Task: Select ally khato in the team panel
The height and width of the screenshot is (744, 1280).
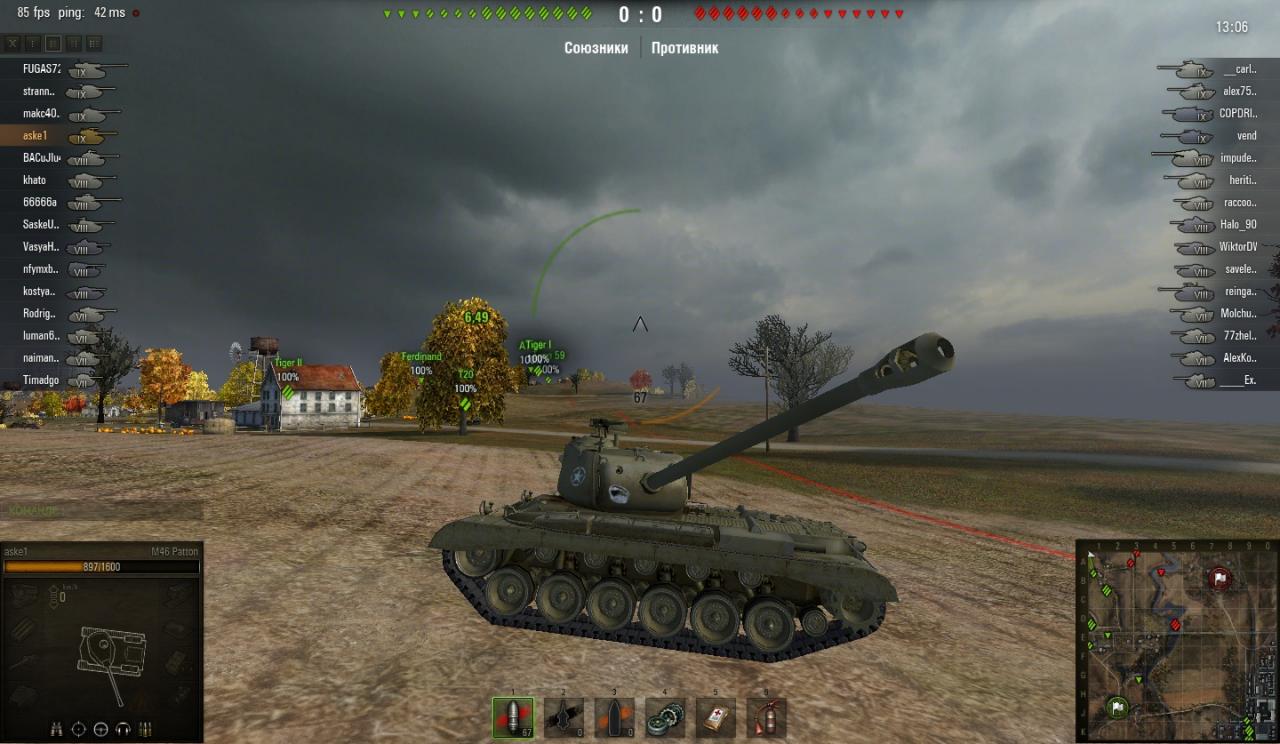Action: tap(35, 180)
